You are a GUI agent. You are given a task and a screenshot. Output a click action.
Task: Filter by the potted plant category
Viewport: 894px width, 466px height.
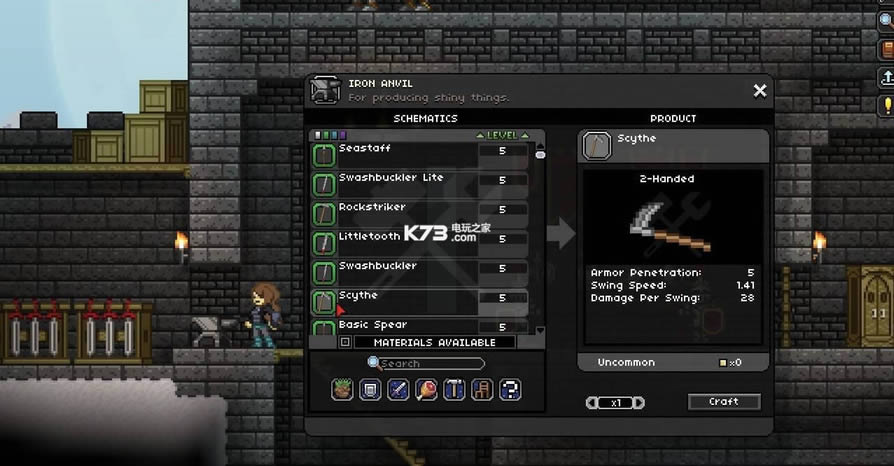(343, 390)
